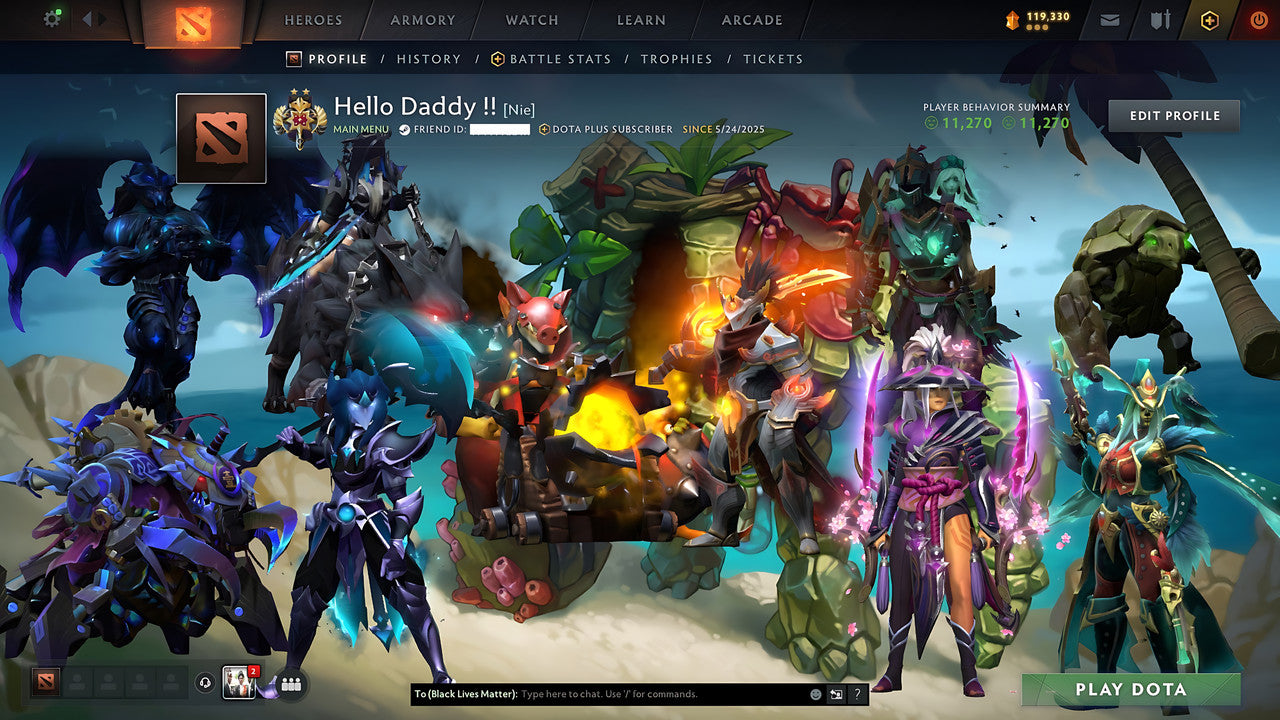Image resolution: width=1280 pixels, height=720 pixels.
Task: Navigate back using the left arrow icon
Action: tap(85, 18)
